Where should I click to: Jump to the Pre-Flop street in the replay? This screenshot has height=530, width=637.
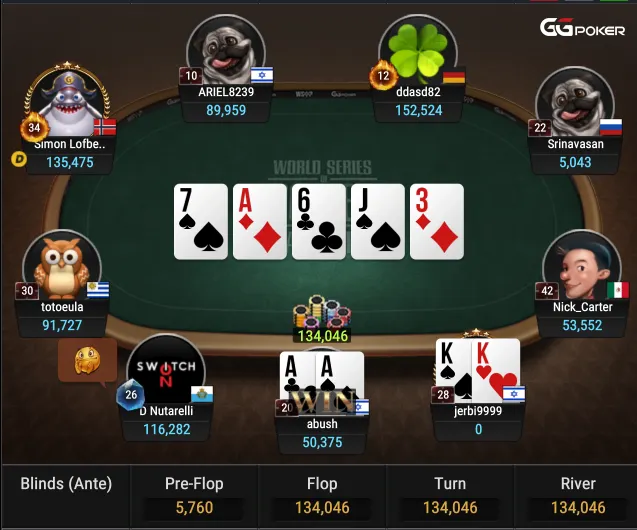[193, 496]
